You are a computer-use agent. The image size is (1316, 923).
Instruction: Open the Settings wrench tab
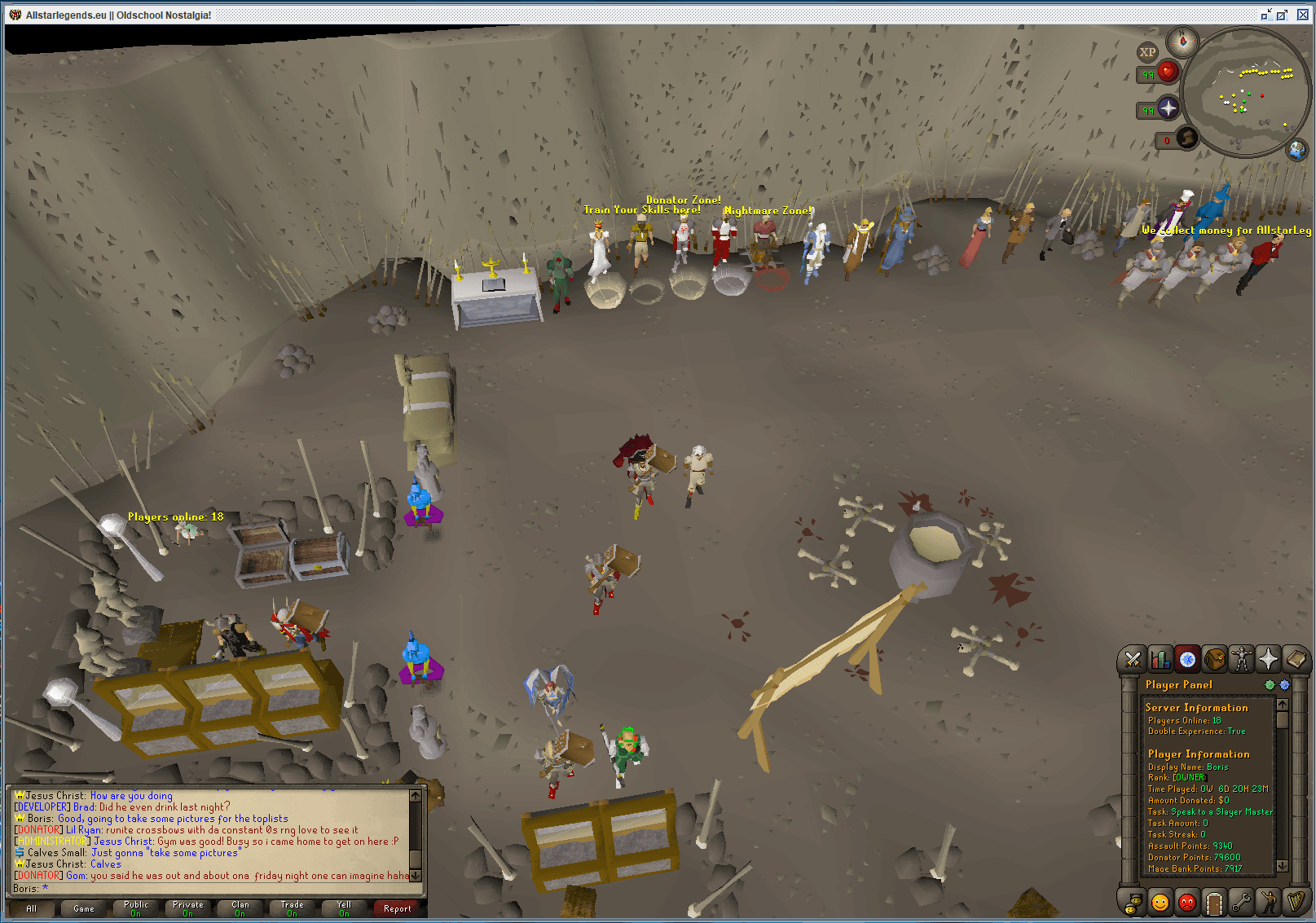[x=1242, y=904]
